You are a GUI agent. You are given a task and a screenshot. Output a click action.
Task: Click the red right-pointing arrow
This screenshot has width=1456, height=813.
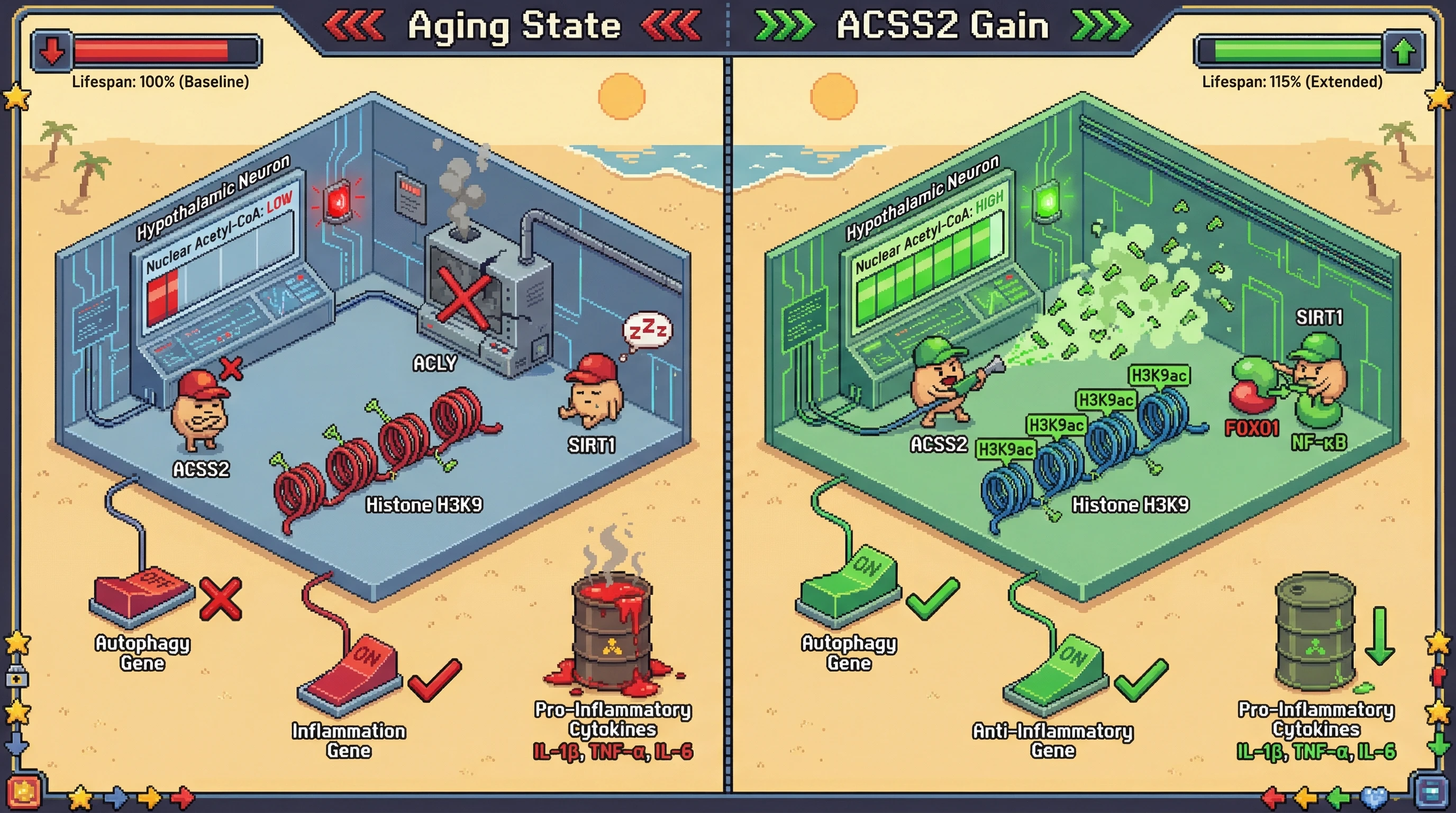tap(182, 798)
